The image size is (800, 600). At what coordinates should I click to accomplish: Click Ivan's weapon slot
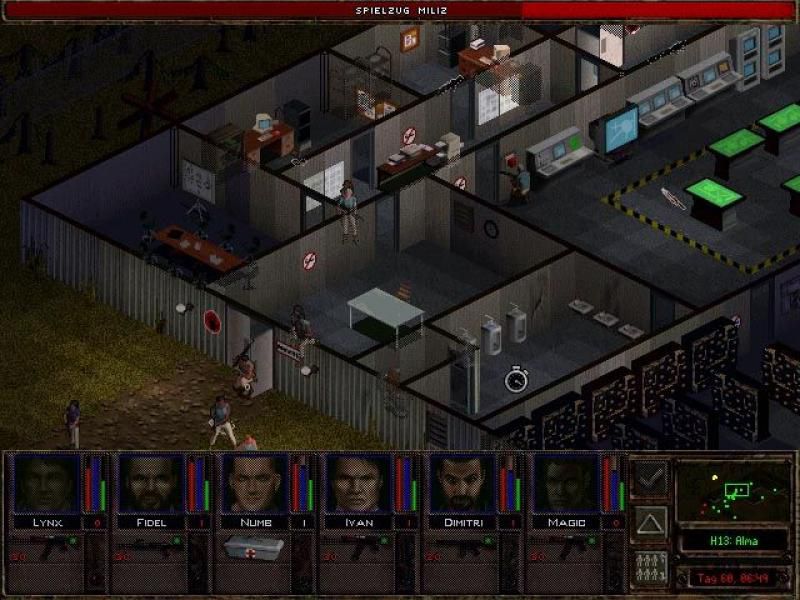click(358, 547)
